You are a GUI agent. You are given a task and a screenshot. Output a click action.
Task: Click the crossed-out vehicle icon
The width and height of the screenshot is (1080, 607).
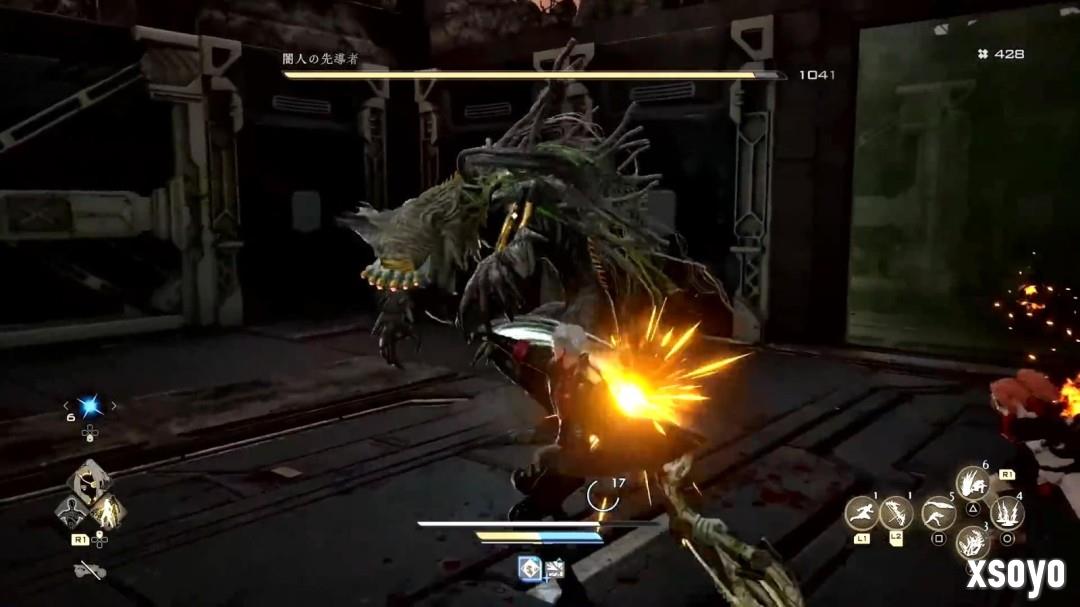pos(90,571)
